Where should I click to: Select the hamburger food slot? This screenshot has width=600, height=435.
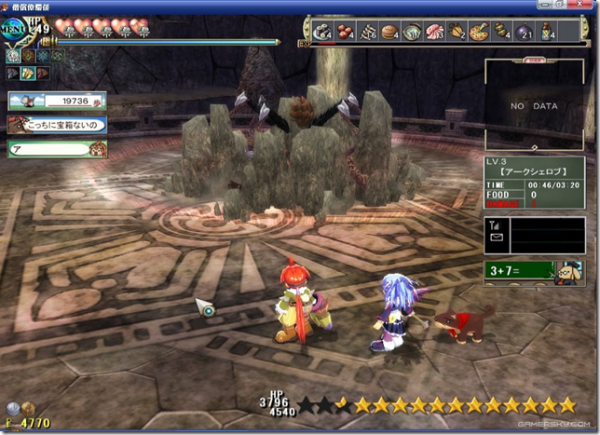tap(391, 31)
